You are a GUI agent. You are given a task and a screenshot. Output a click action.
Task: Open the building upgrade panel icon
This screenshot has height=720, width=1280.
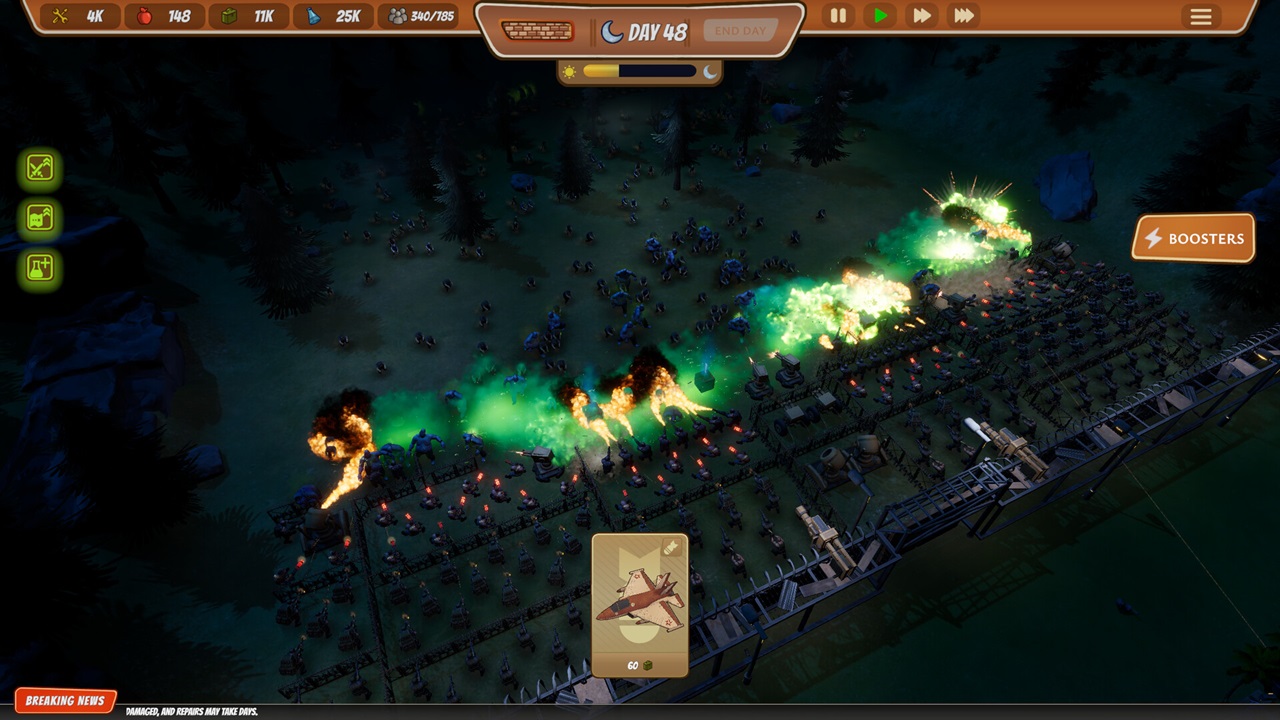click(41, 219)
